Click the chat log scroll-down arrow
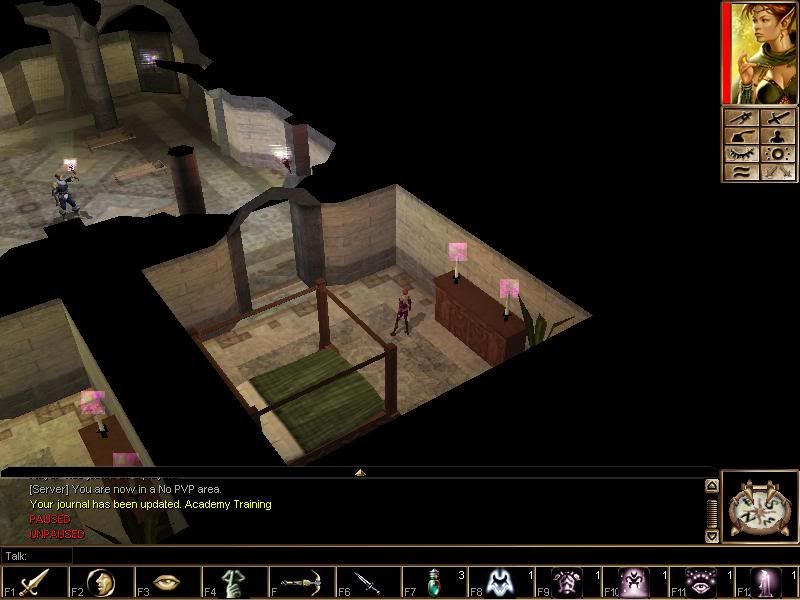Image resolution: width=800 pixels, height=600 pixels. pyautogui.click(x=711, y=535)
